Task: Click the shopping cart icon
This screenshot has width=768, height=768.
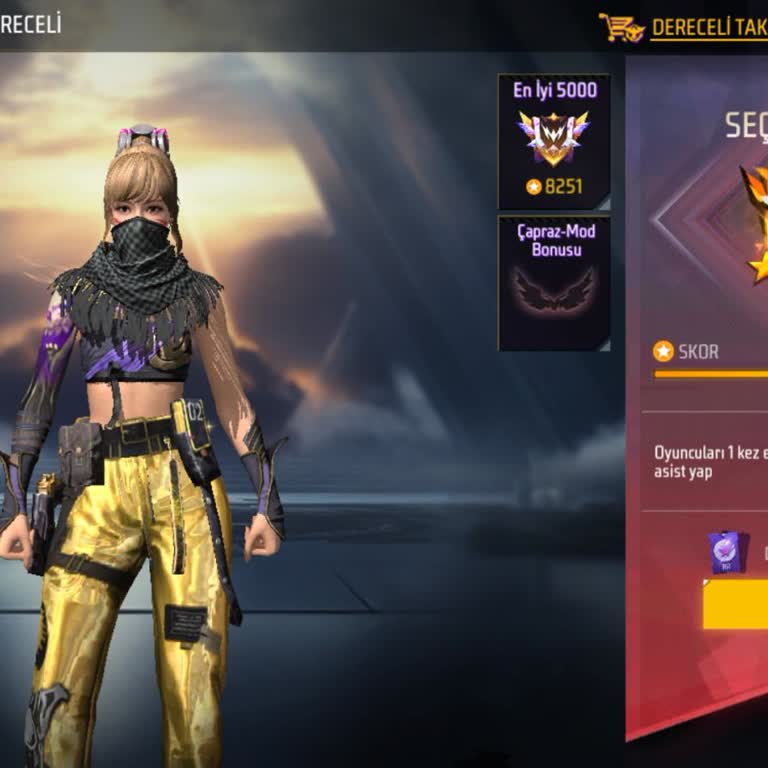Action: (621, 27)
